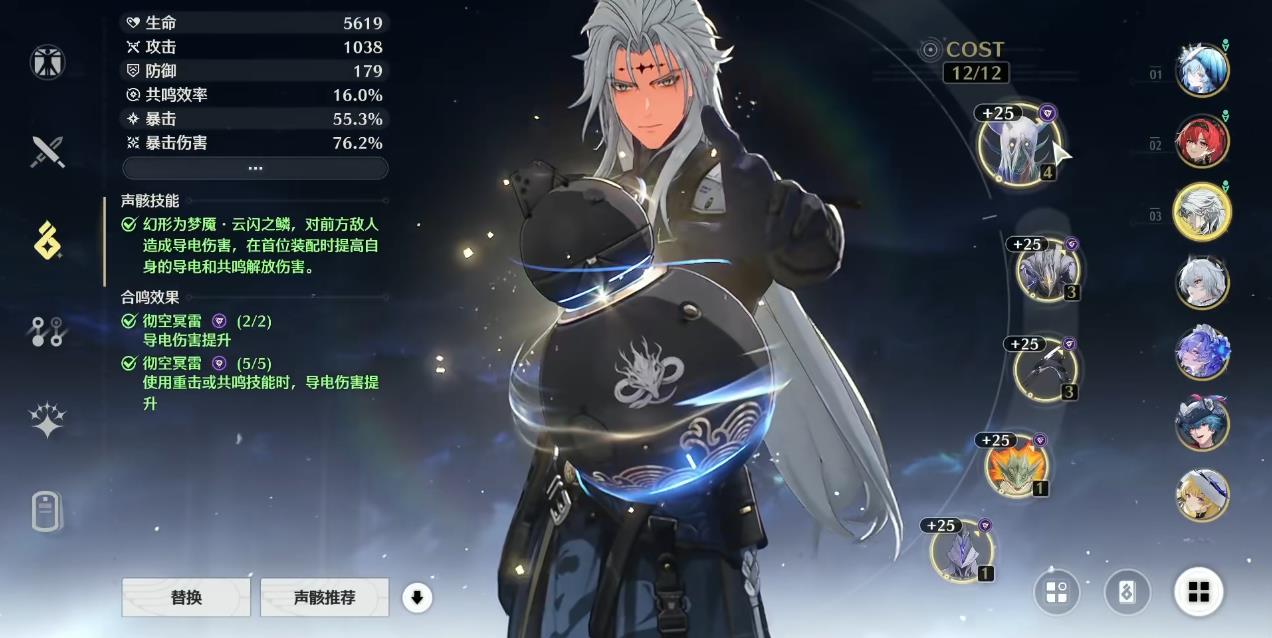Open 声骸推荐 echo recommendations
Viewport: 1272px width, 638px height.
324,597
